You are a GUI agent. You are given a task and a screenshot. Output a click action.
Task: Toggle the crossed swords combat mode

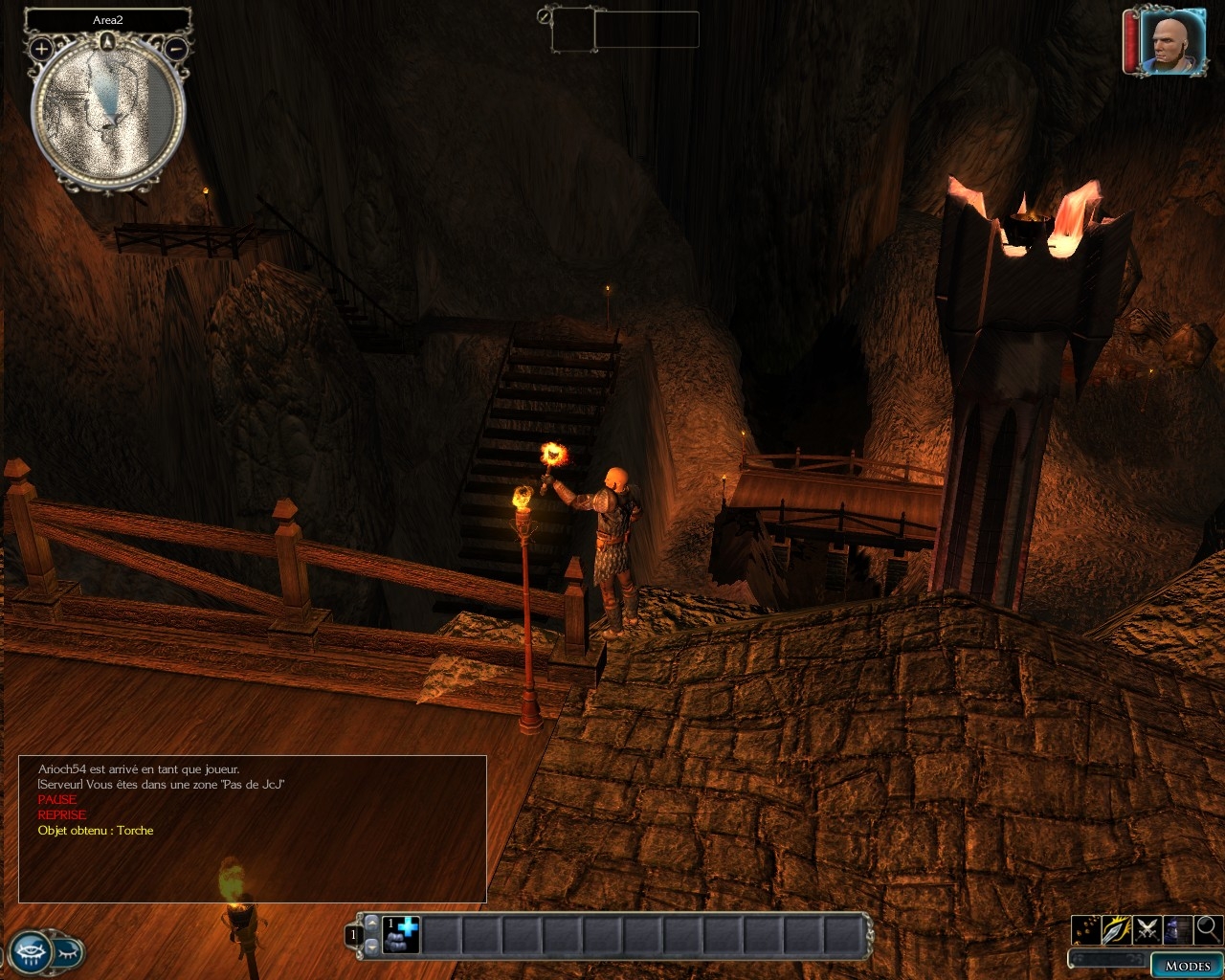[1147, 928]
